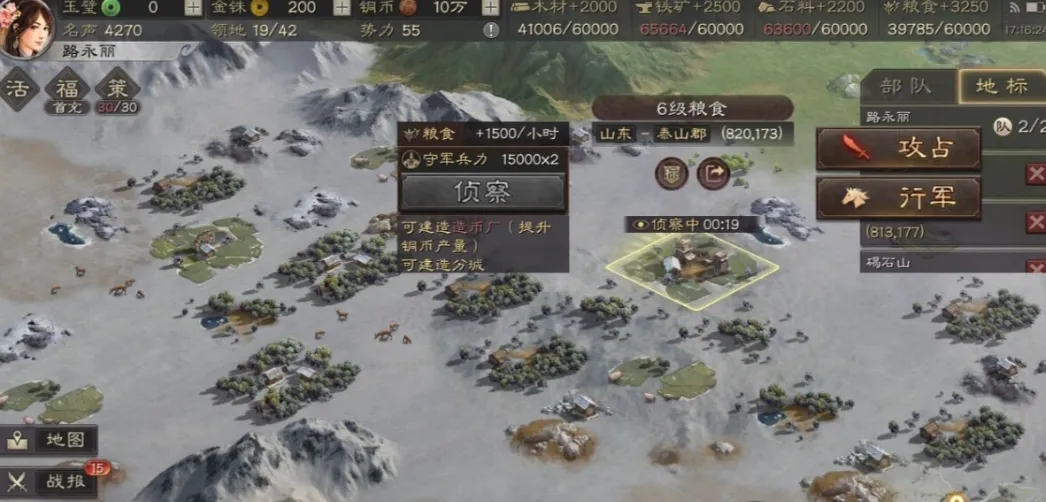
Task: Open the 战报 battle reports
Action: pyautogui.click(x=52, y=481)
